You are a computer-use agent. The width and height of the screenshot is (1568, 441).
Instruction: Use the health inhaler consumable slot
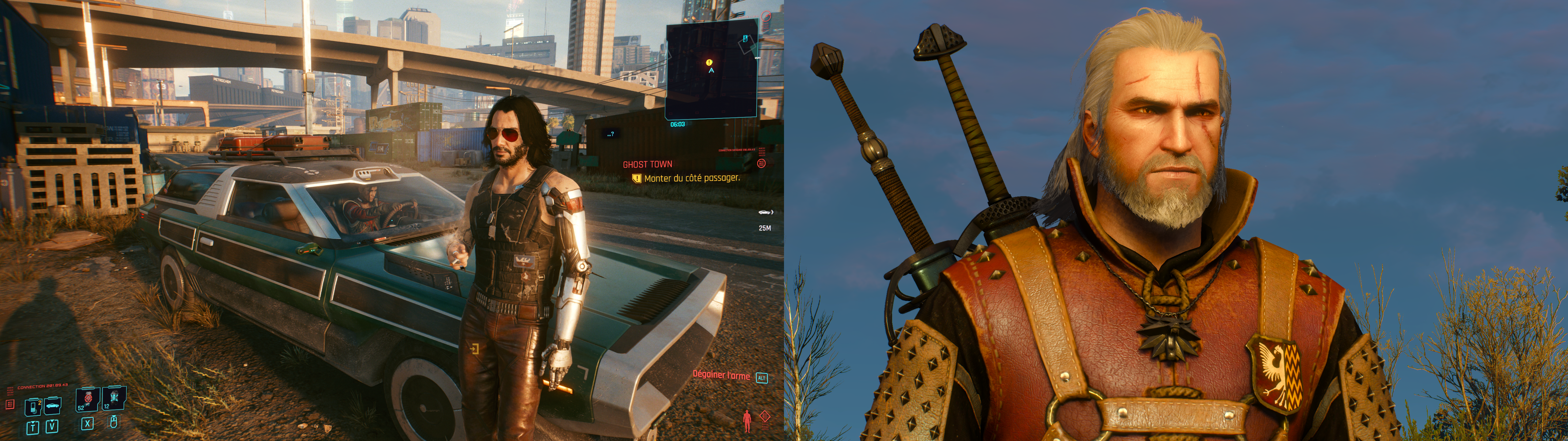click(x=88, y=399)
